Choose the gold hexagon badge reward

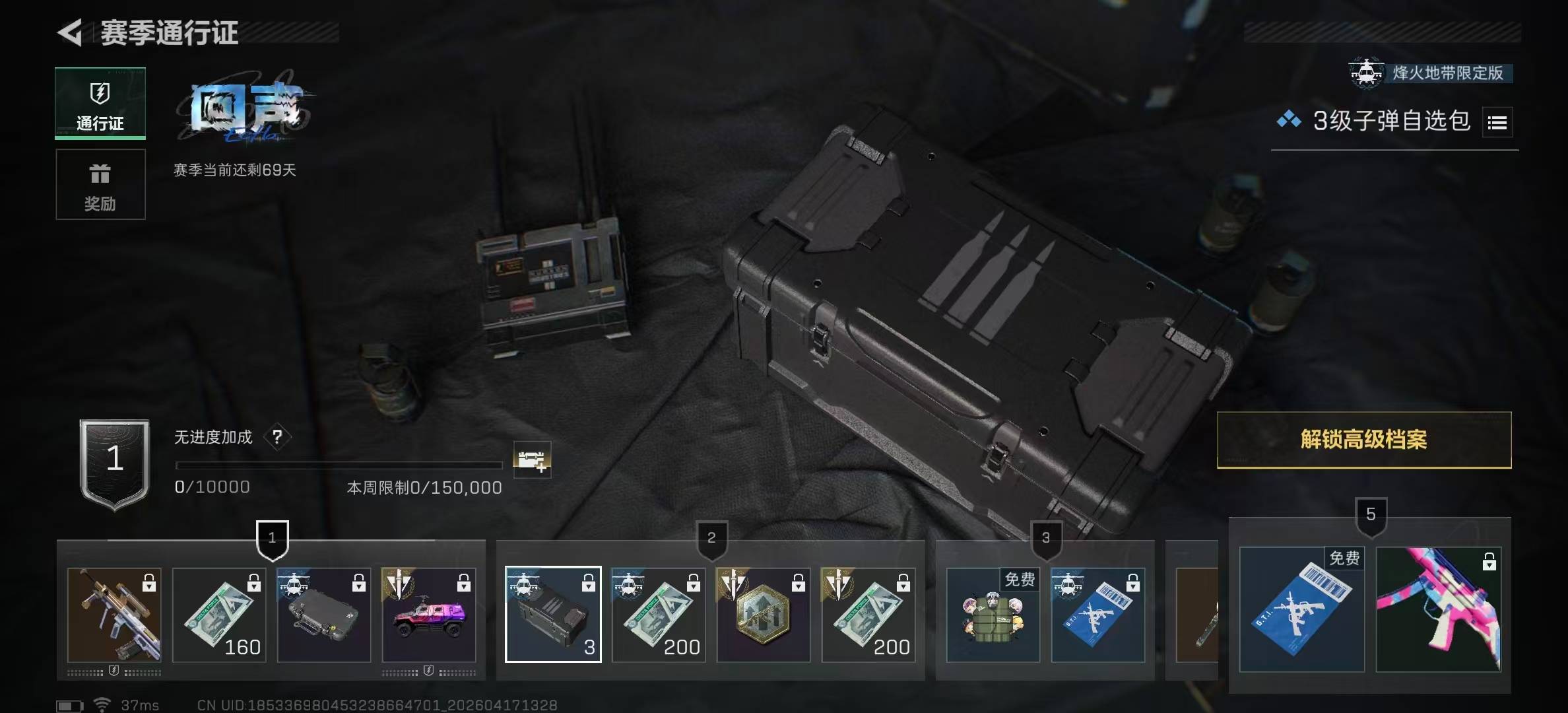(x=764, y=615)
